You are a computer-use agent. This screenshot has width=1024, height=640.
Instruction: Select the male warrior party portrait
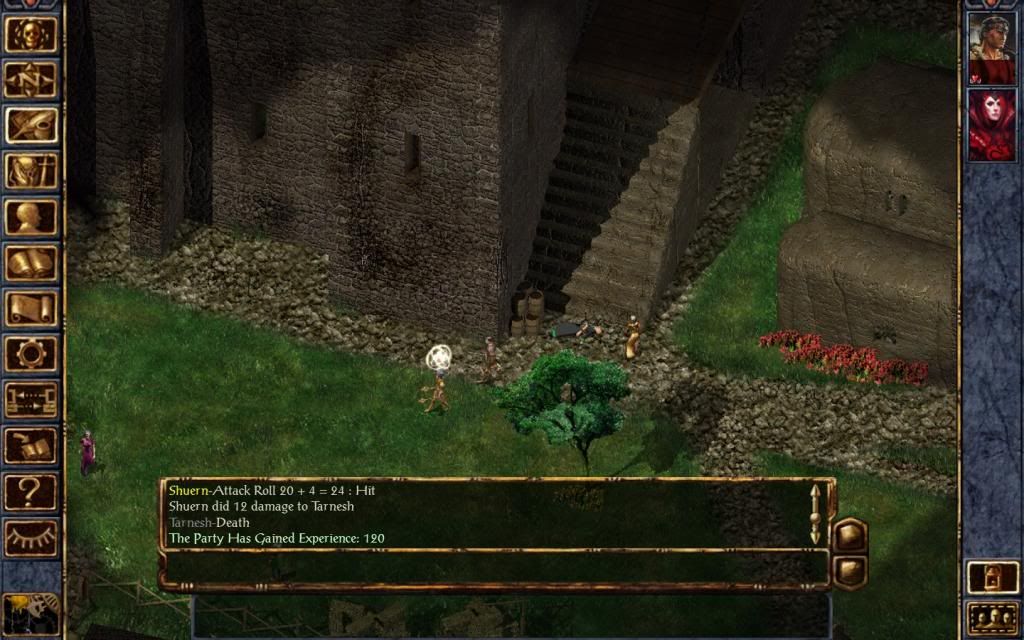pos(991,48)
